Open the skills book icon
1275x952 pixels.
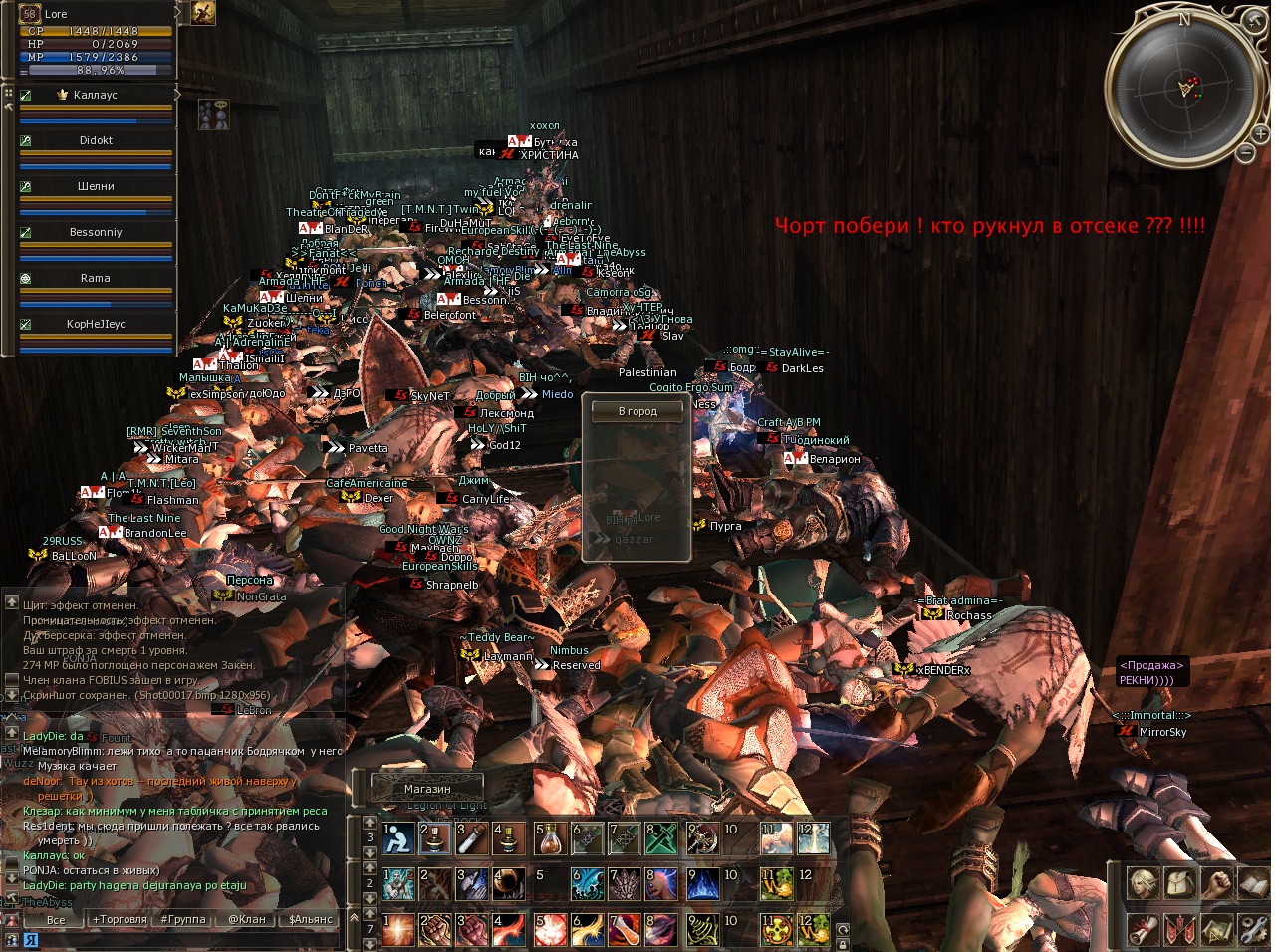pyautogui.click(x=1252, y=883)
